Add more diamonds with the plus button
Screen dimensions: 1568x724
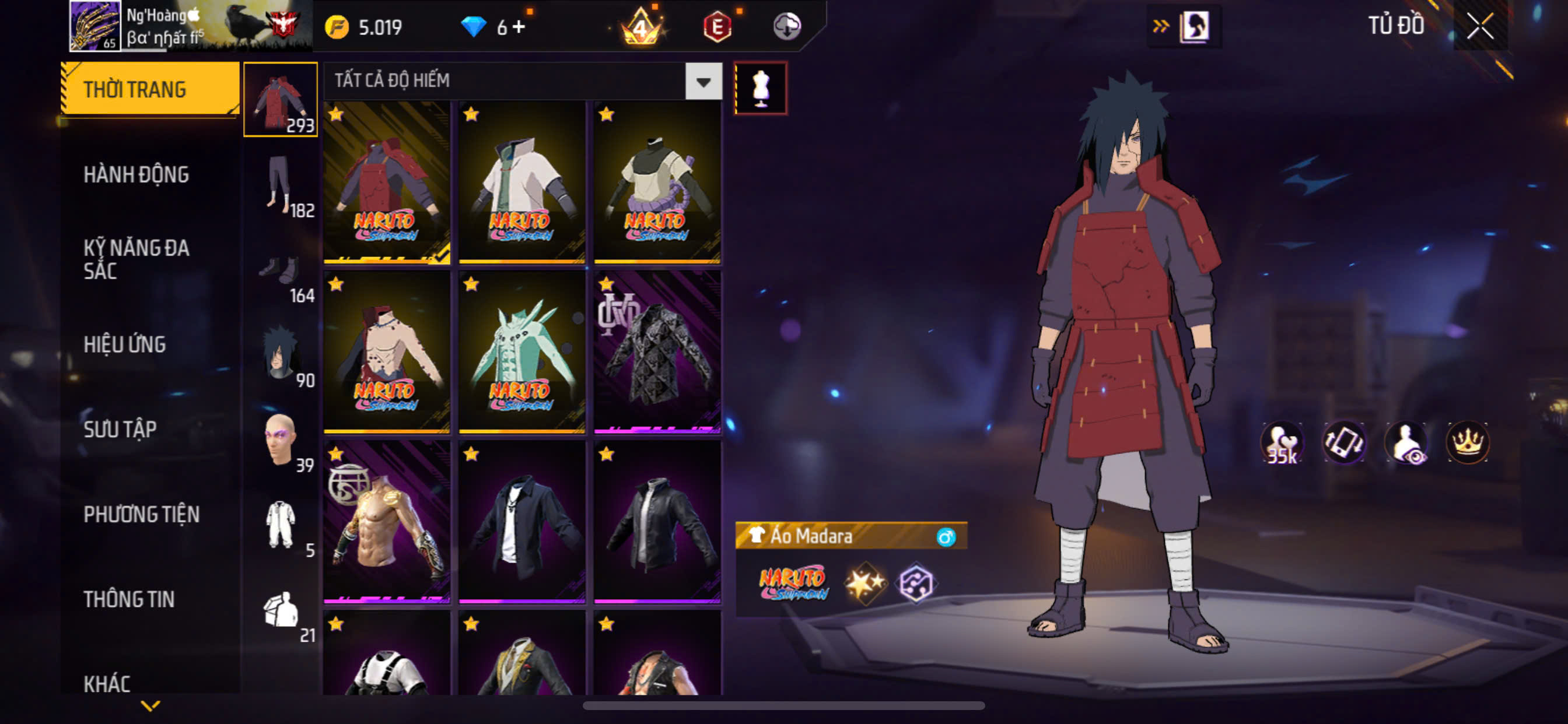click(519, 27)
